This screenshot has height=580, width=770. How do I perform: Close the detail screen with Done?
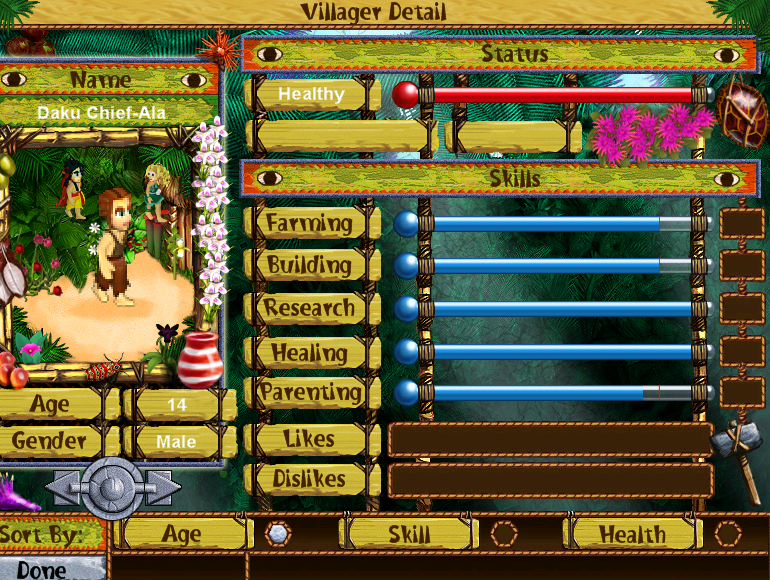pyautogui.click(x=42, y=569)
